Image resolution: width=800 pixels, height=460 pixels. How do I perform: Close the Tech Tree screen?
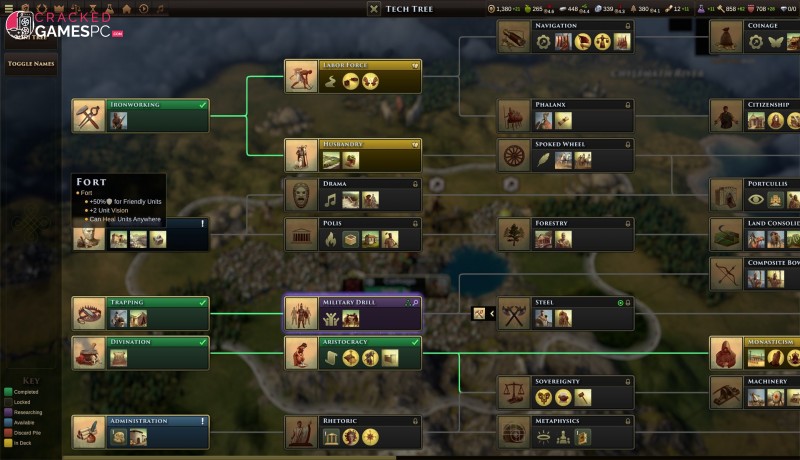[373, 9]
